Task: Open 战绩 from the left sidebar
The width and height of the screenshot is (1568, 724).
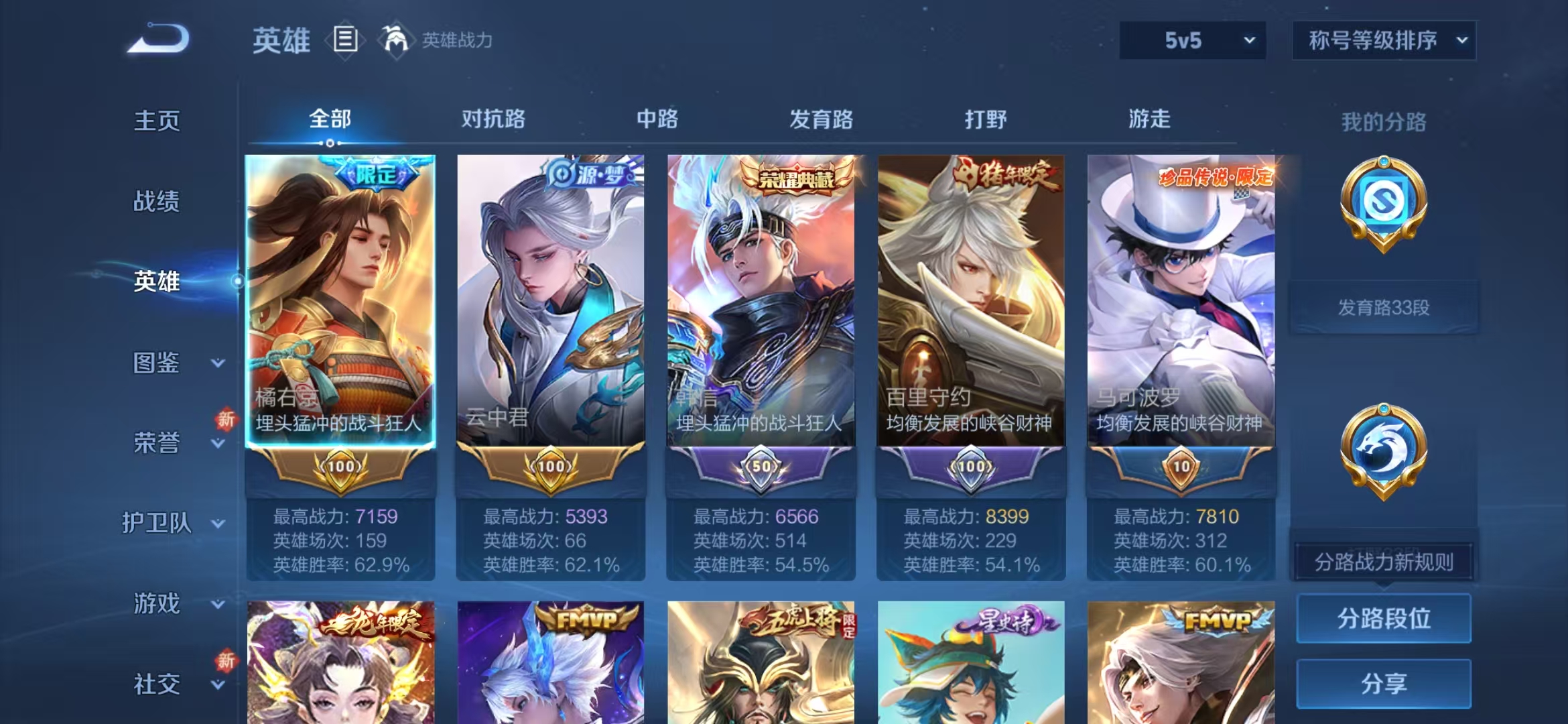Action: click(x=159, y=201)
